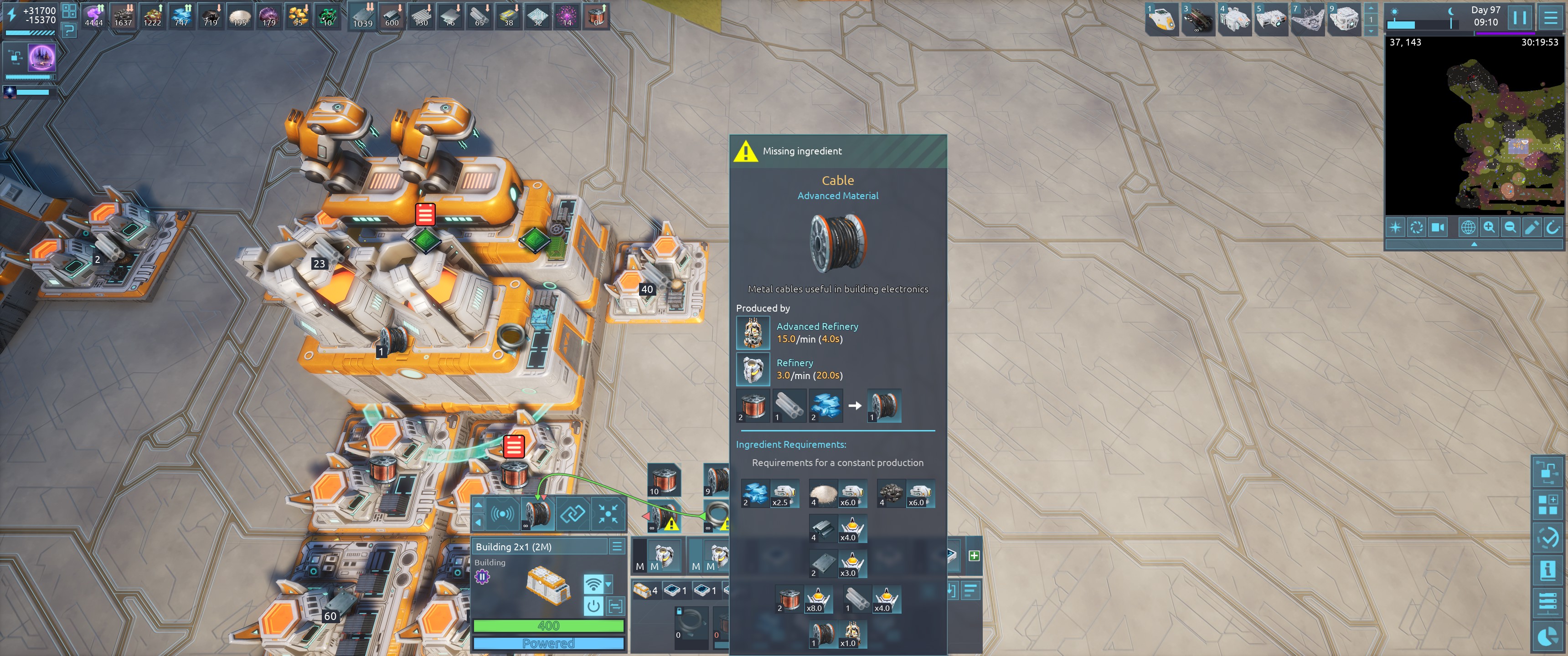Open the question mark help button
This screenshot has width=1568, height=656.
coord(69,30)
